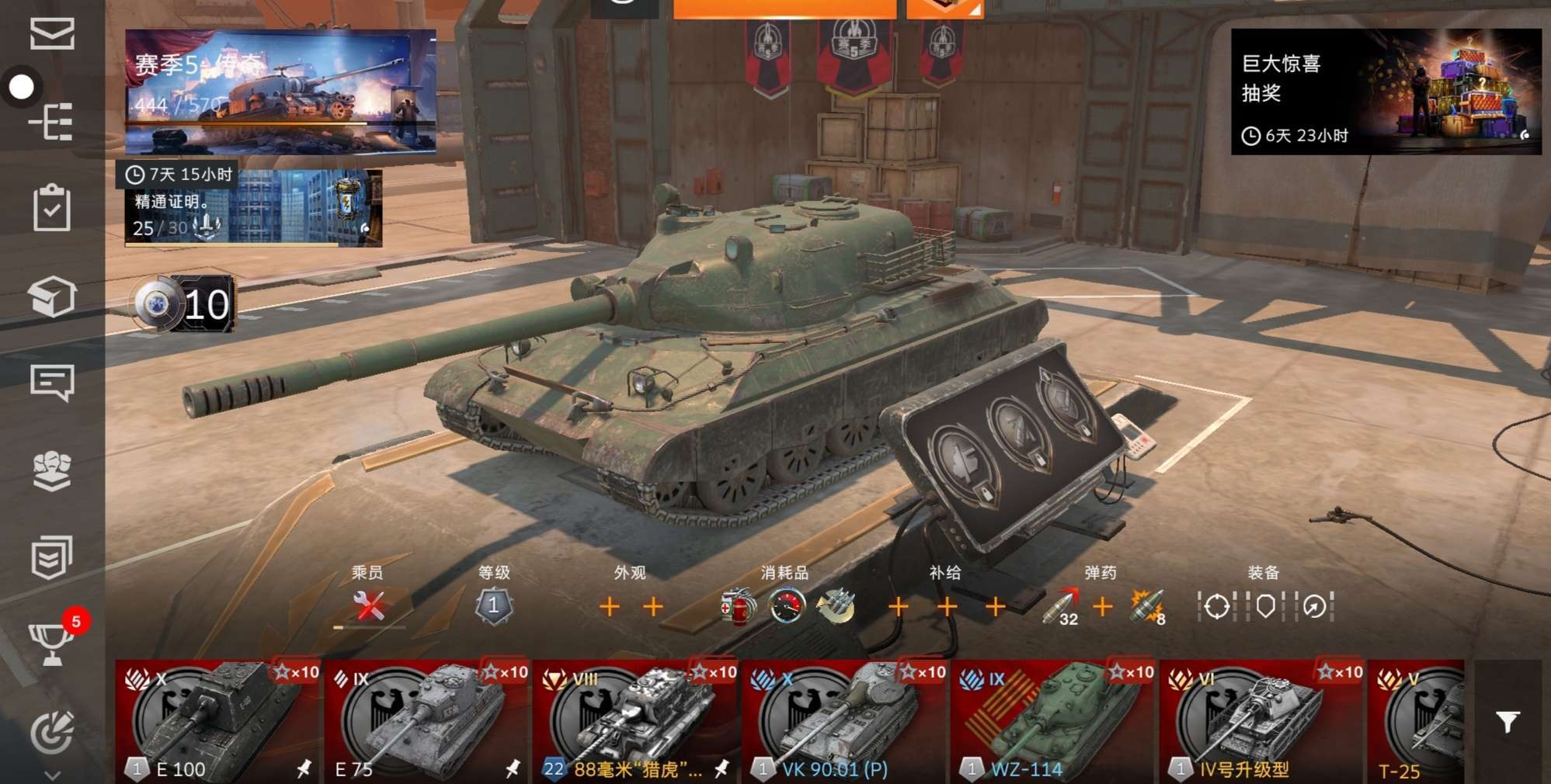Open the 巨大惊喜 抽奖 lottery banner

click(1386, 92)
